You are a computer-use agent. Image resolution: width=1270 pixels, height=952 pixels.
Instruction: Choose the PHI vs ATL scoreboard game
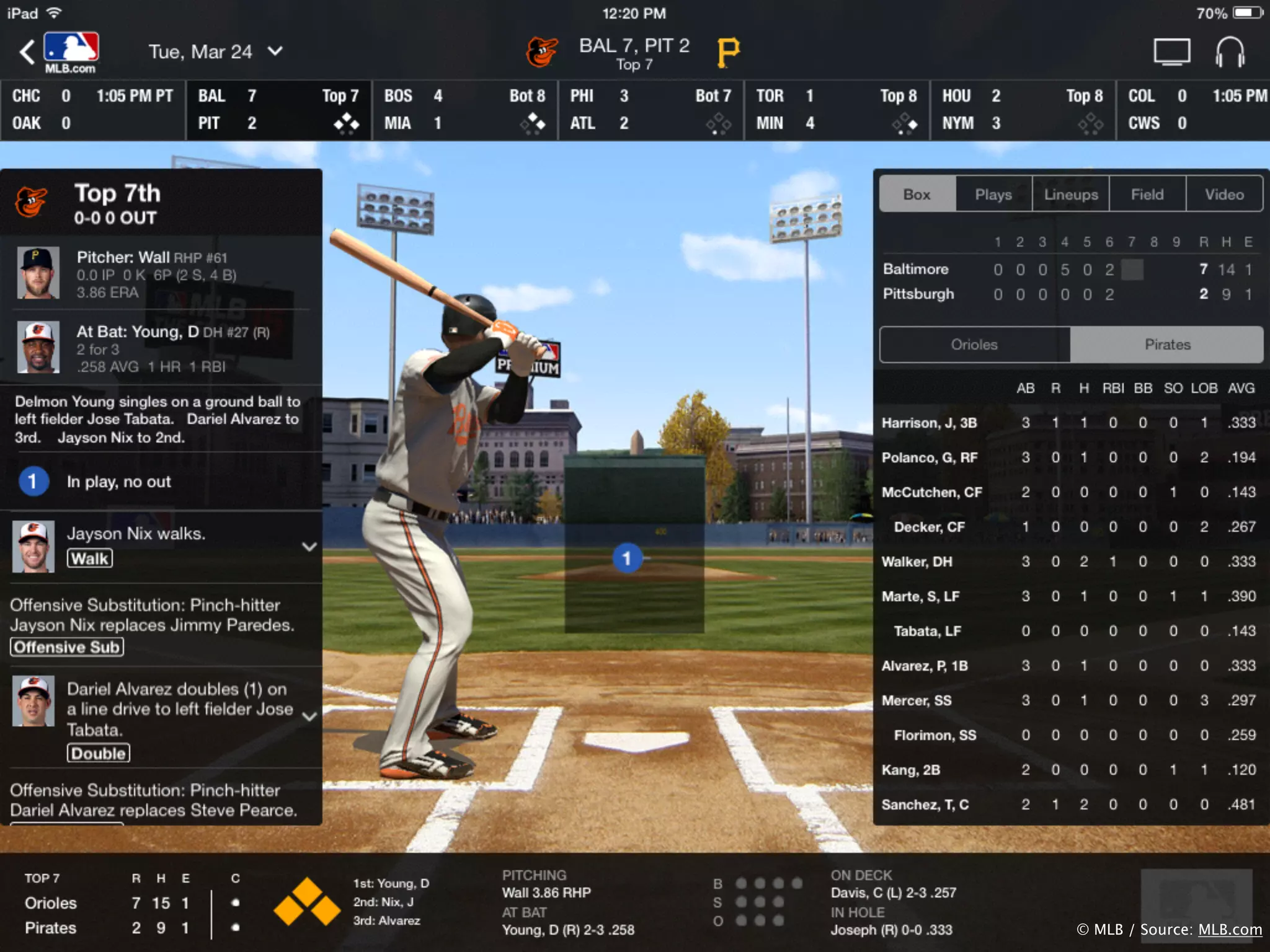651,110
